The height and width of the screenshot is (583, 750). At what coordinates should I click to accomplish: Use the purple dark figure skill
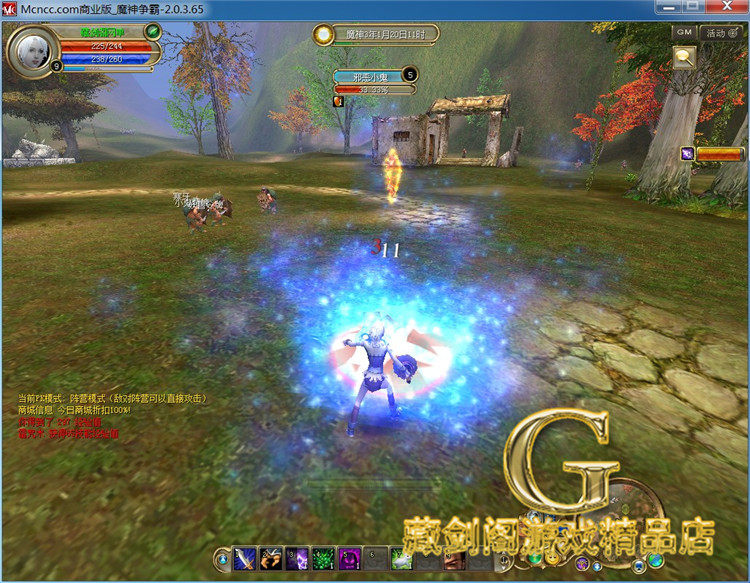349,559
